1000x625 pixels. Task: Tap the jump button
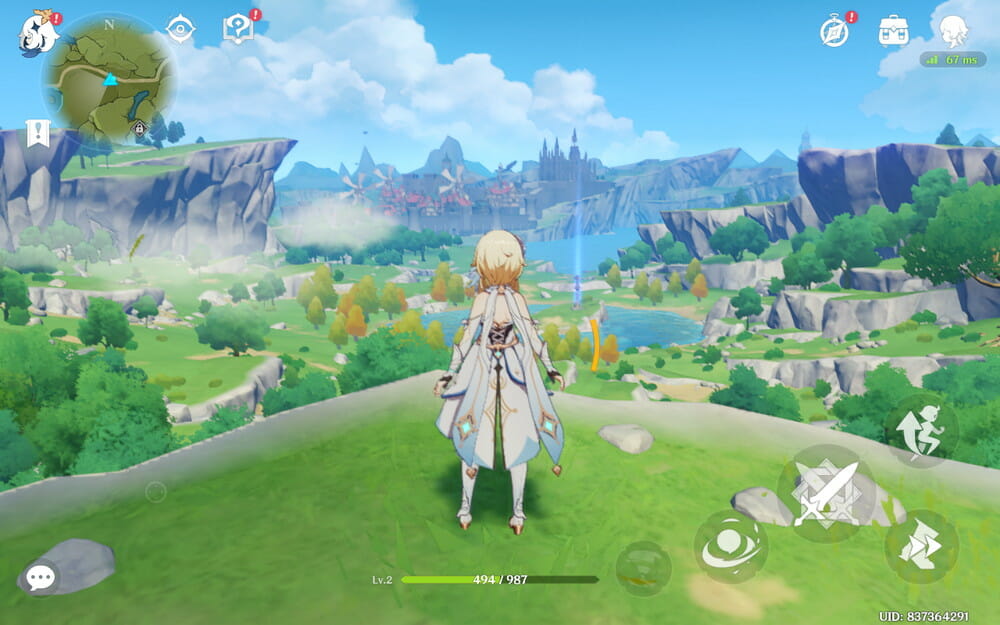click(921, 430)
